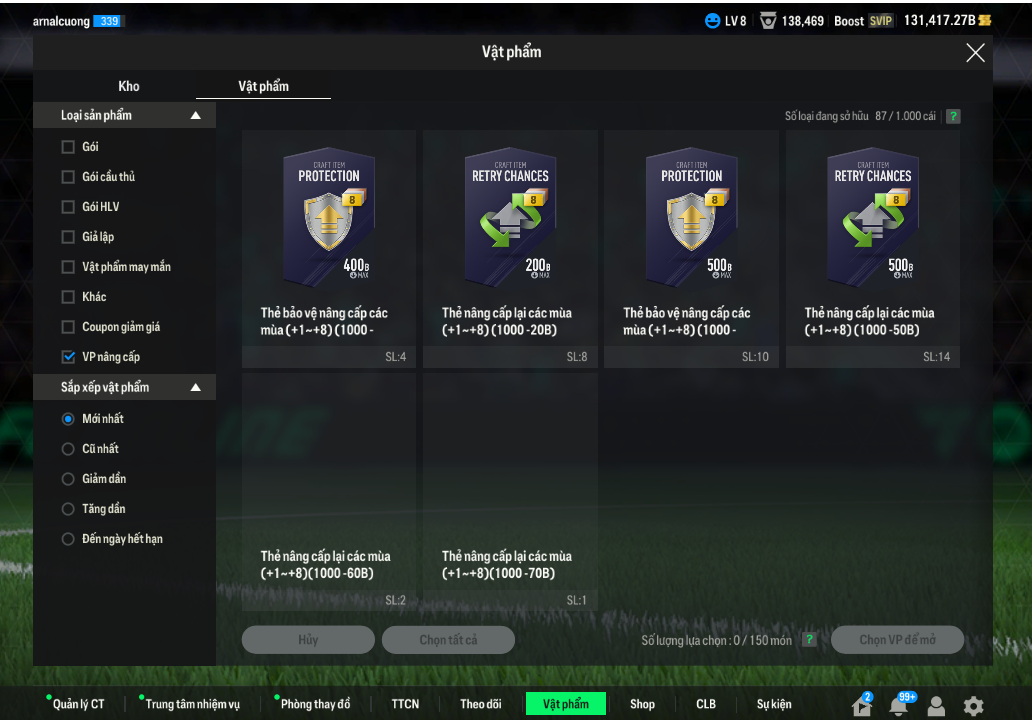1032x720 pixels.
Task: Open the settings gear icon
Action: pos(973,706)
